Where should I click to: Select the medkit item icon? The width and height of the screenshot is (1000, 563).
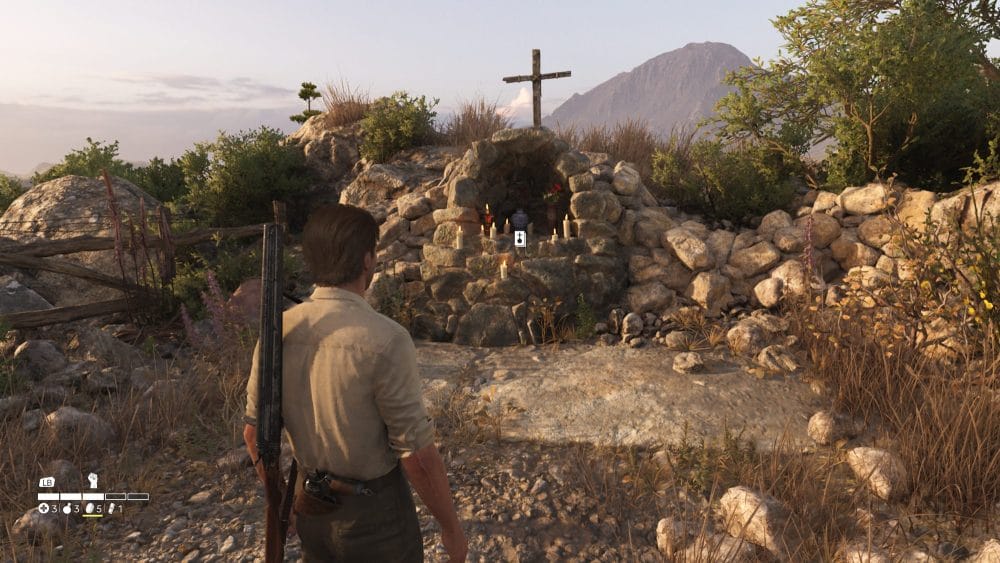point(44,509)
